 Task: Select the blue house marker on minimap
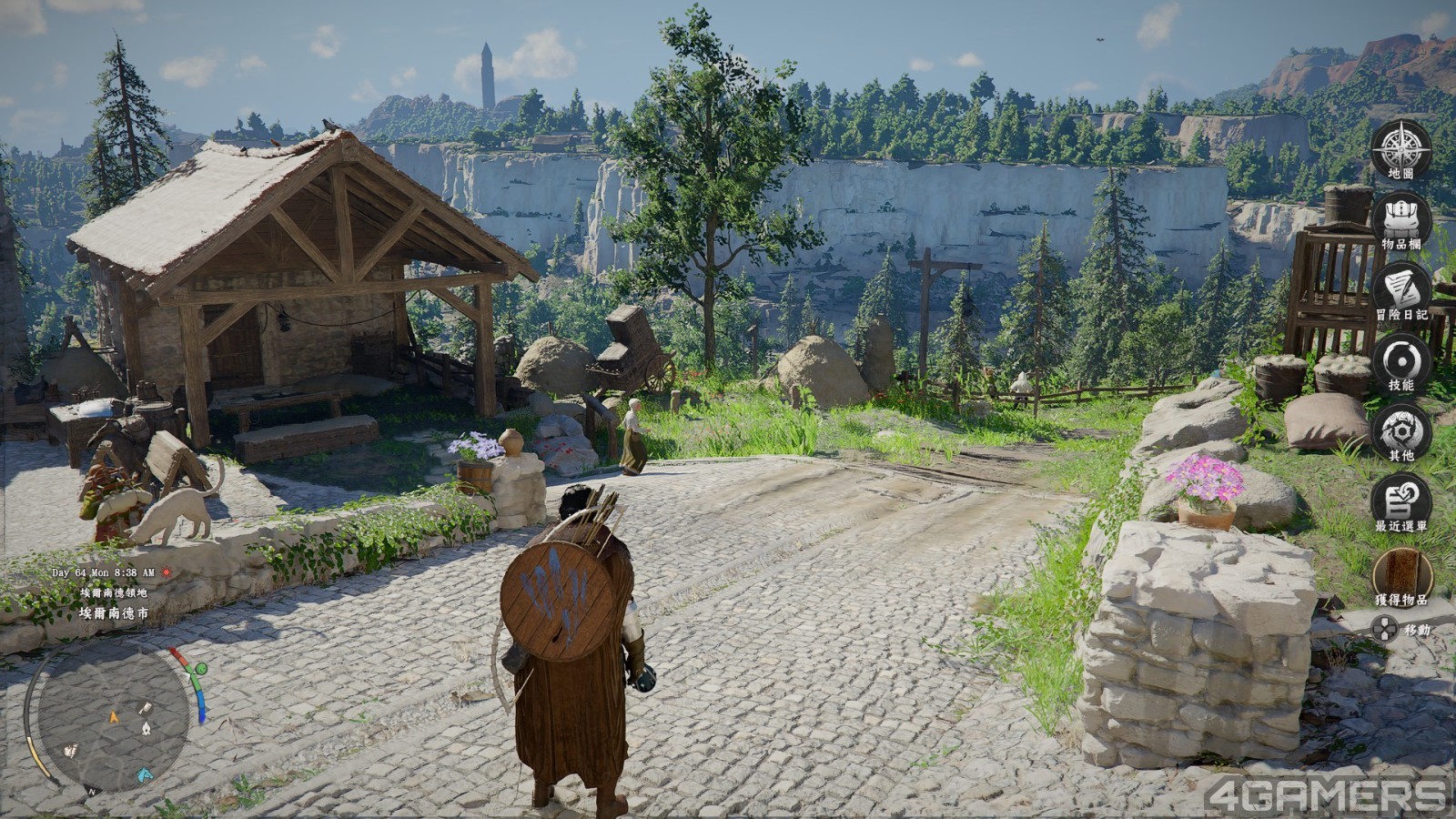pyautogui.click(x=145, y=775)
